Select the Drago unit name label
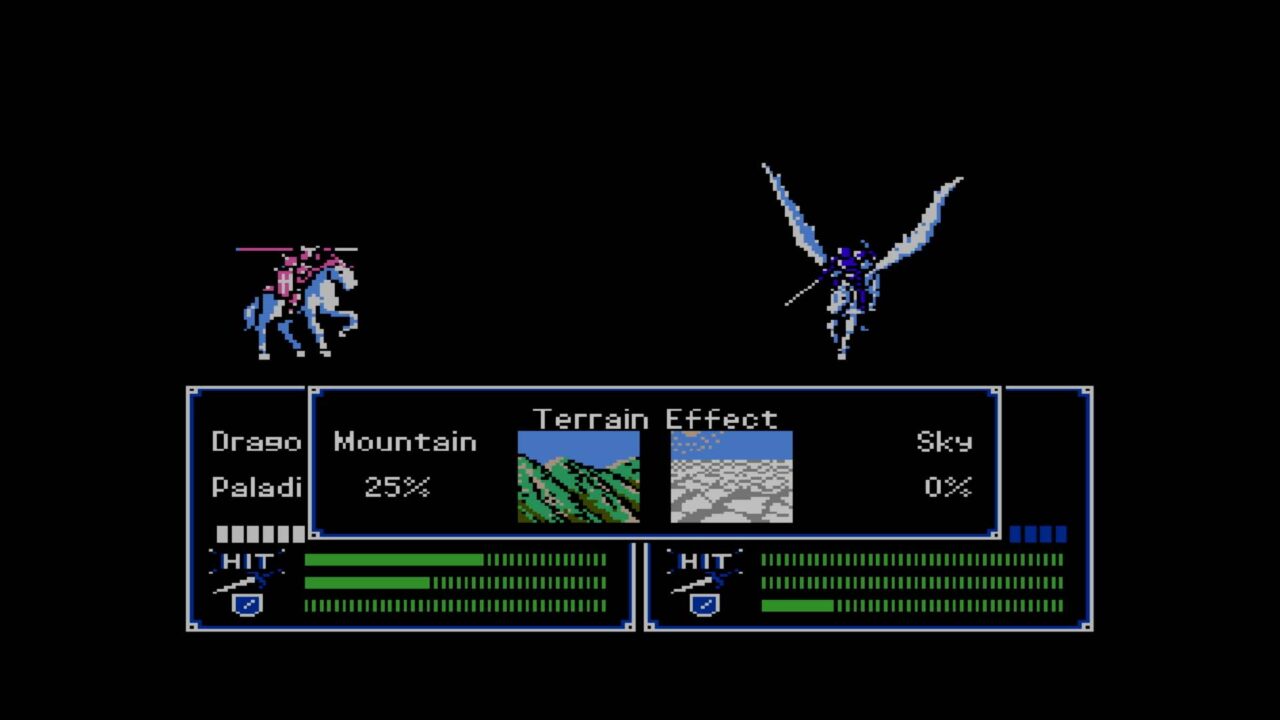The height and width of the screenshot is (720, 1280). pos(256,440)
